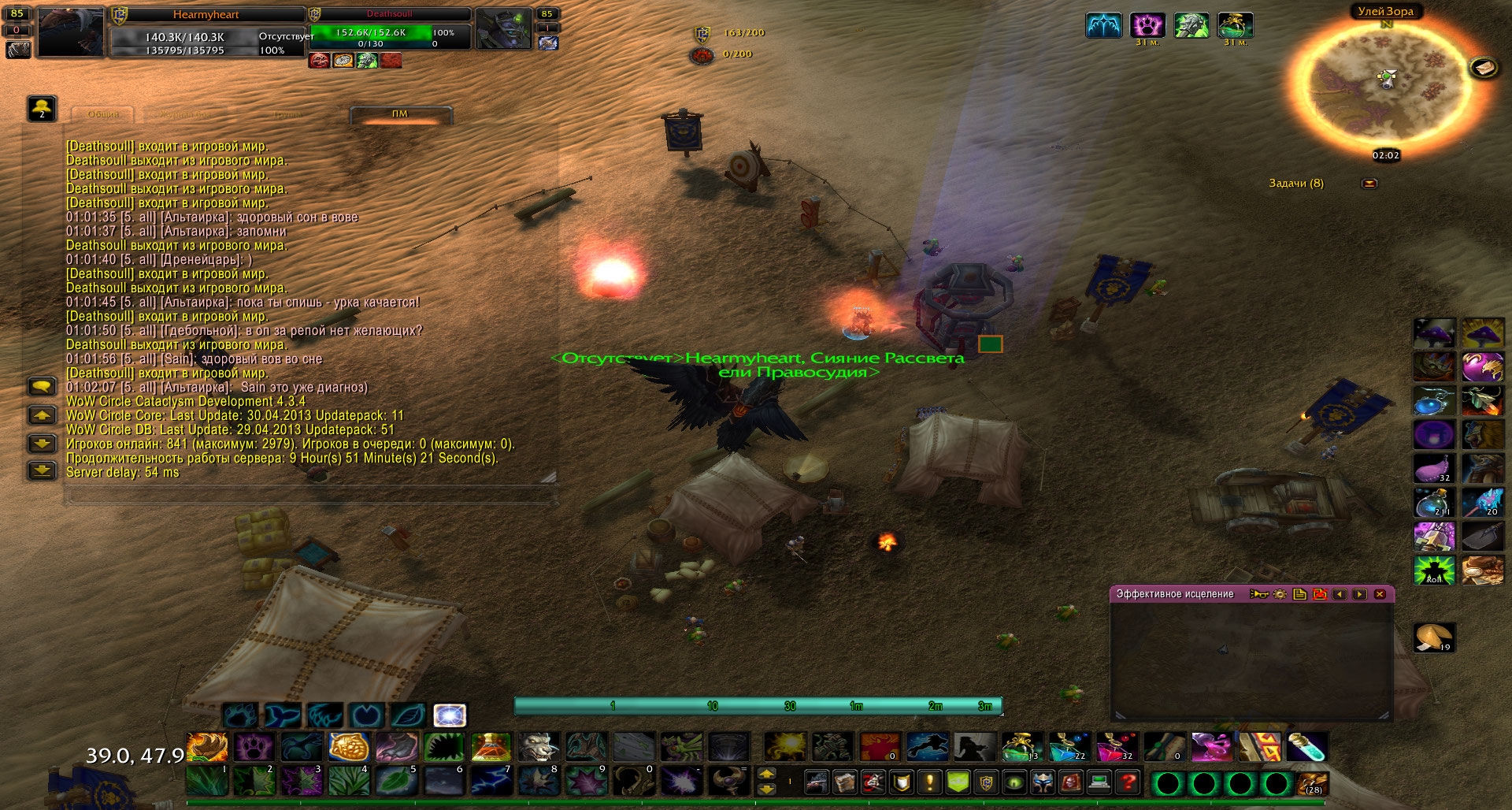The height and width of the screenshot is (810, 1512).
Task: Cast the blue lightning spell on key 7
Action: point(492,782)
